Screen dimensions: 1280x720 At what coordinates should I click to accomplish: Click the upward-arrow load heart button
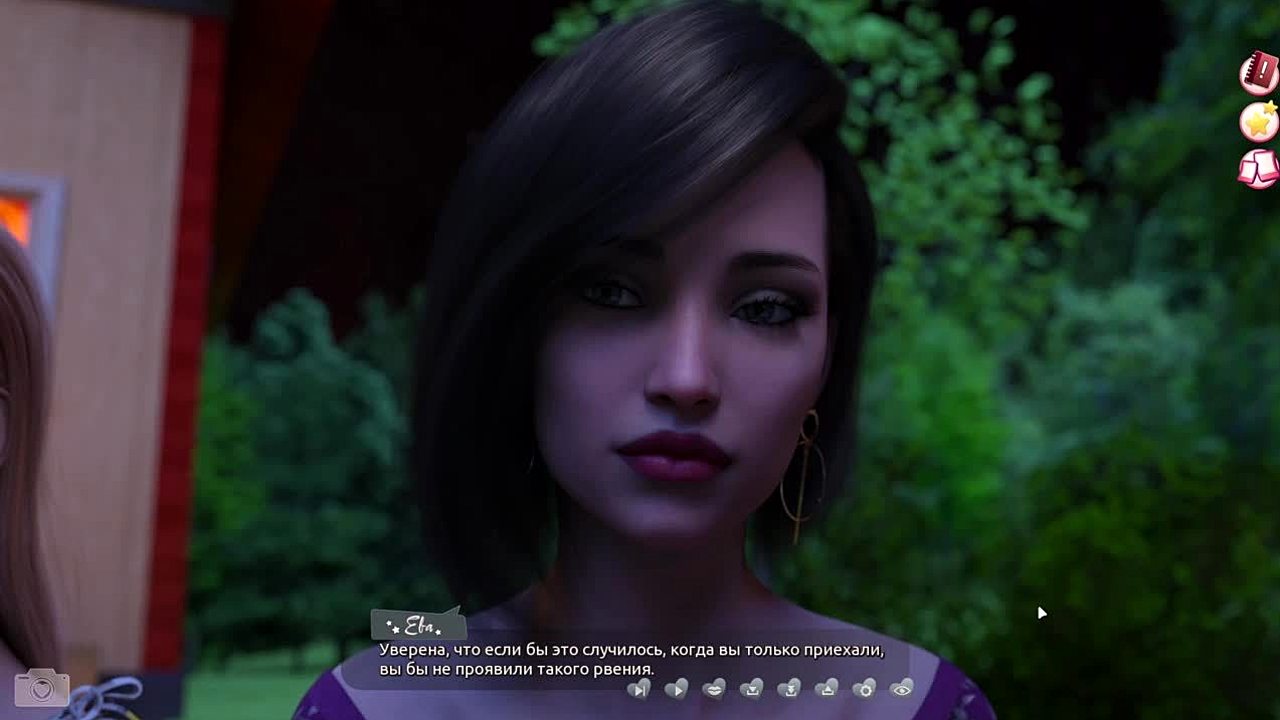827,688
